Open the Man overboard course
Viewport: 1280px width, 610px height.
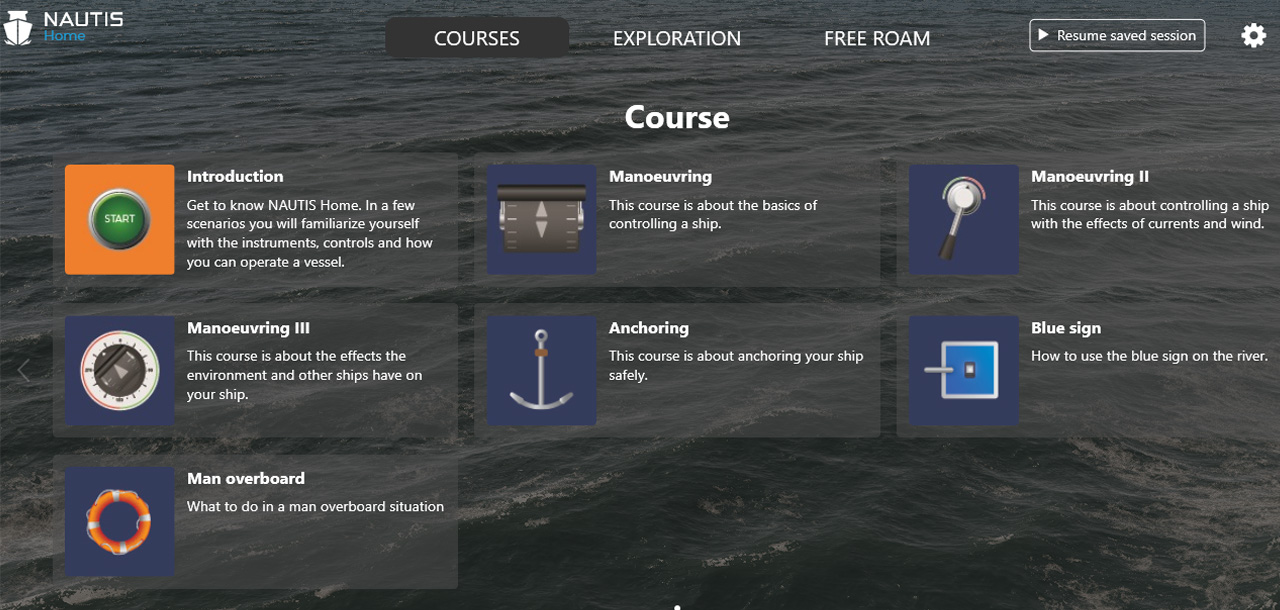pos(120,521)
